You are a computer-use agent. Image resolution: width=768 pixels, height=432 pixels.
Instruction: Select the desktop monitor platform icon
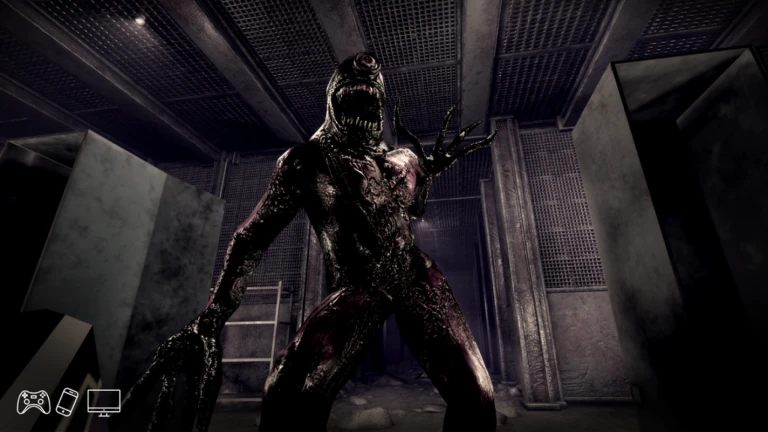(x=103, y=402)
